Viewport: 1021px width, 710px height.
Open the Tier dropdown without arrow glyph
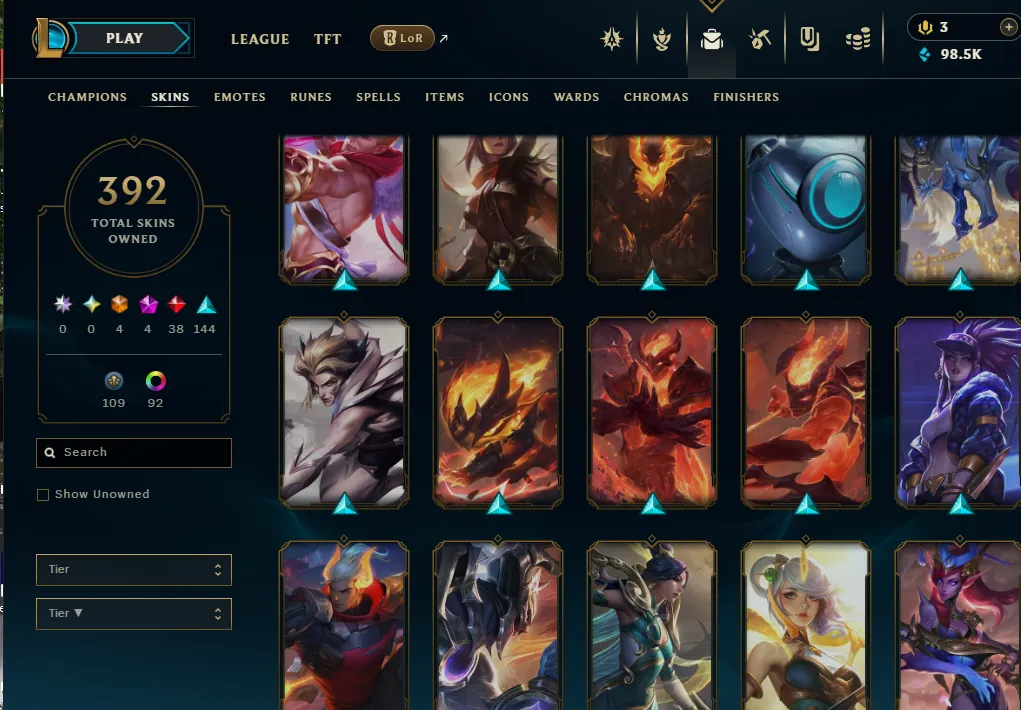(134, 570)
